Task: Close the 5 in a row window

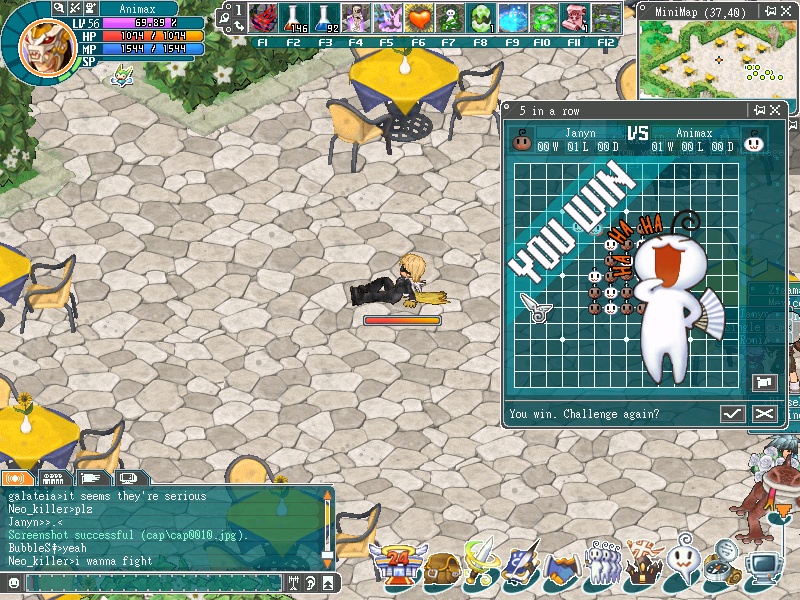Action: click(x=777, y=110)
